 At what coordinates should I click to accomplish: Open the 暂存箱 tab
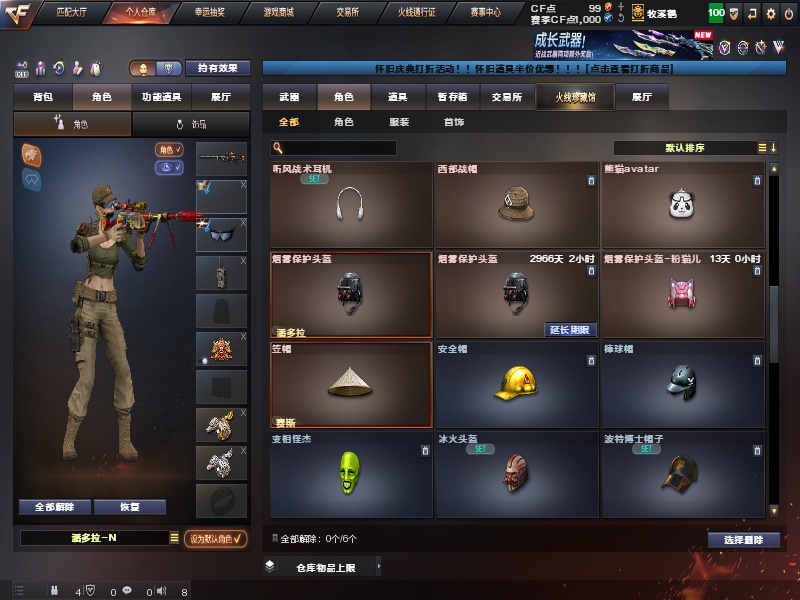pos(452,98)
